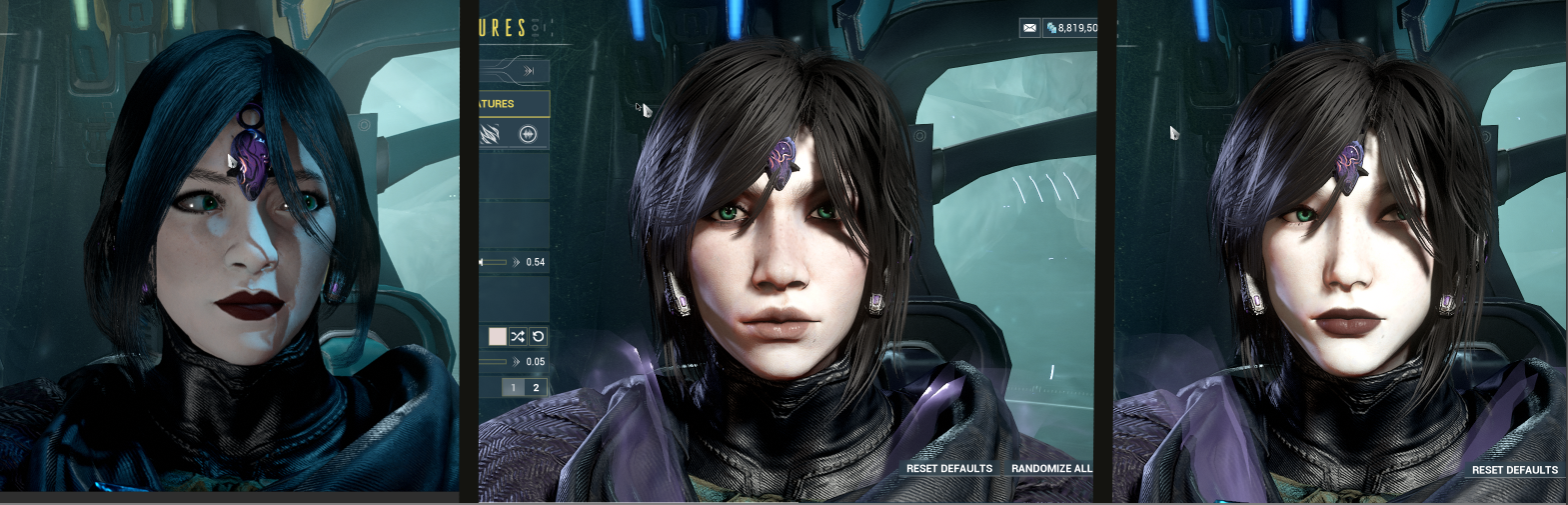Click the skip-forward arrow bar
The width and height of the screenshot is (1568, 505).
514,70
